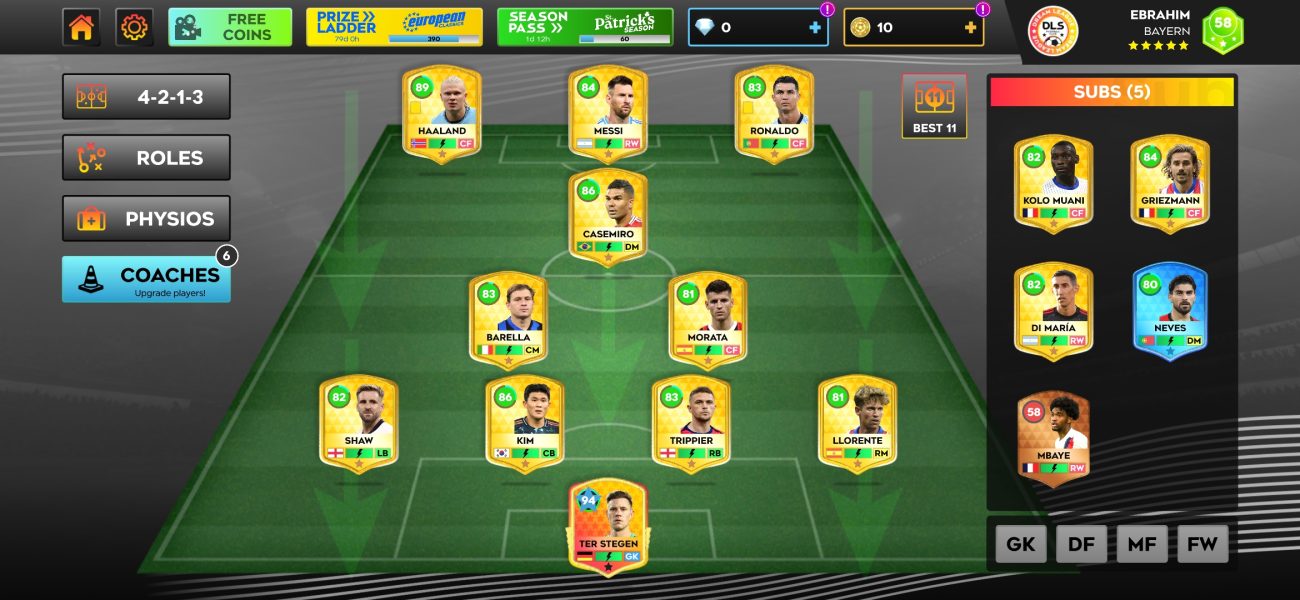
Task: Open the Season Pass banner
Action: click(x=585, y=27)
